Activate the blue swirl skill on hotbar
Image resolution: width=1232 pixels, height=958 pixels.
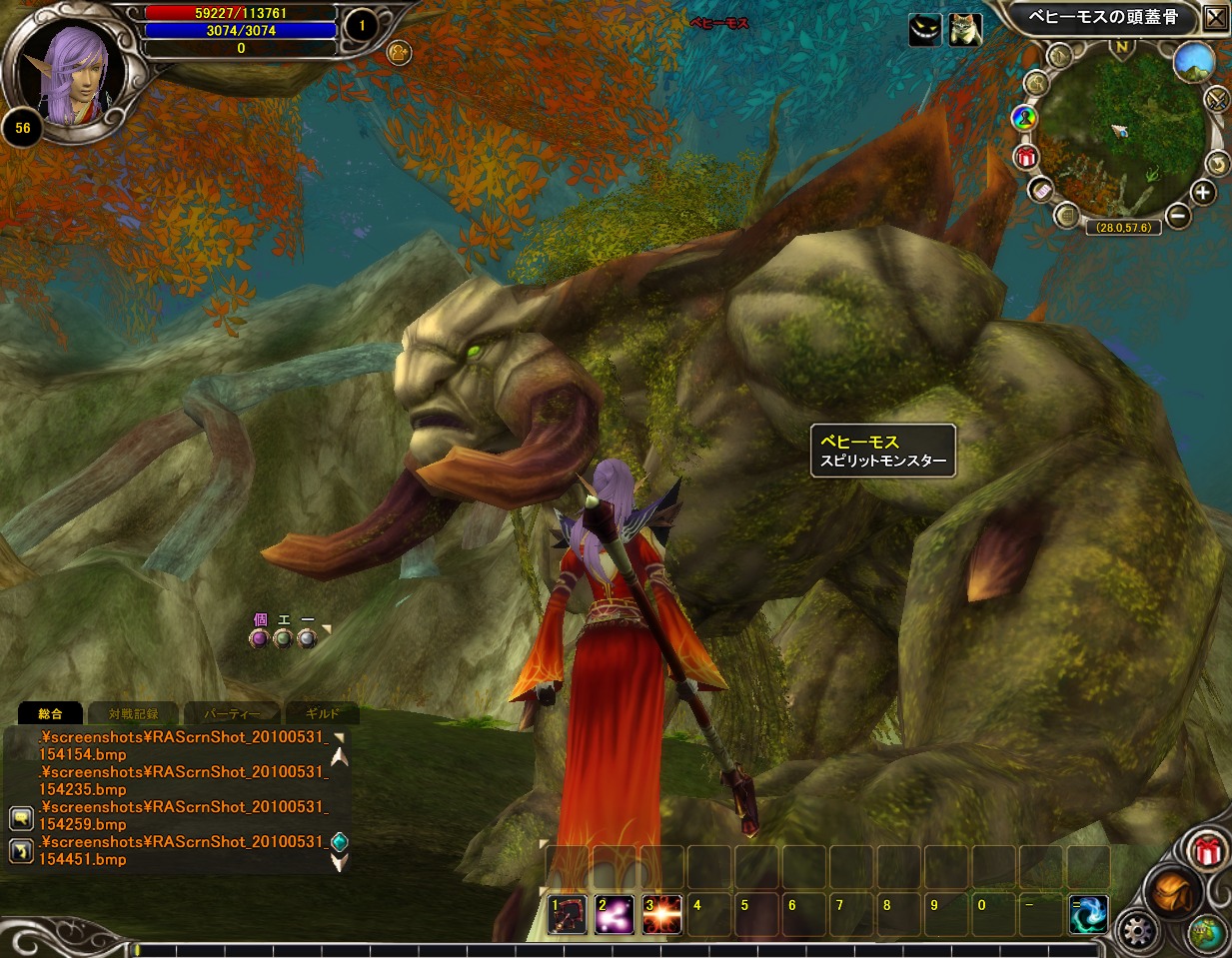point(1087,914)
